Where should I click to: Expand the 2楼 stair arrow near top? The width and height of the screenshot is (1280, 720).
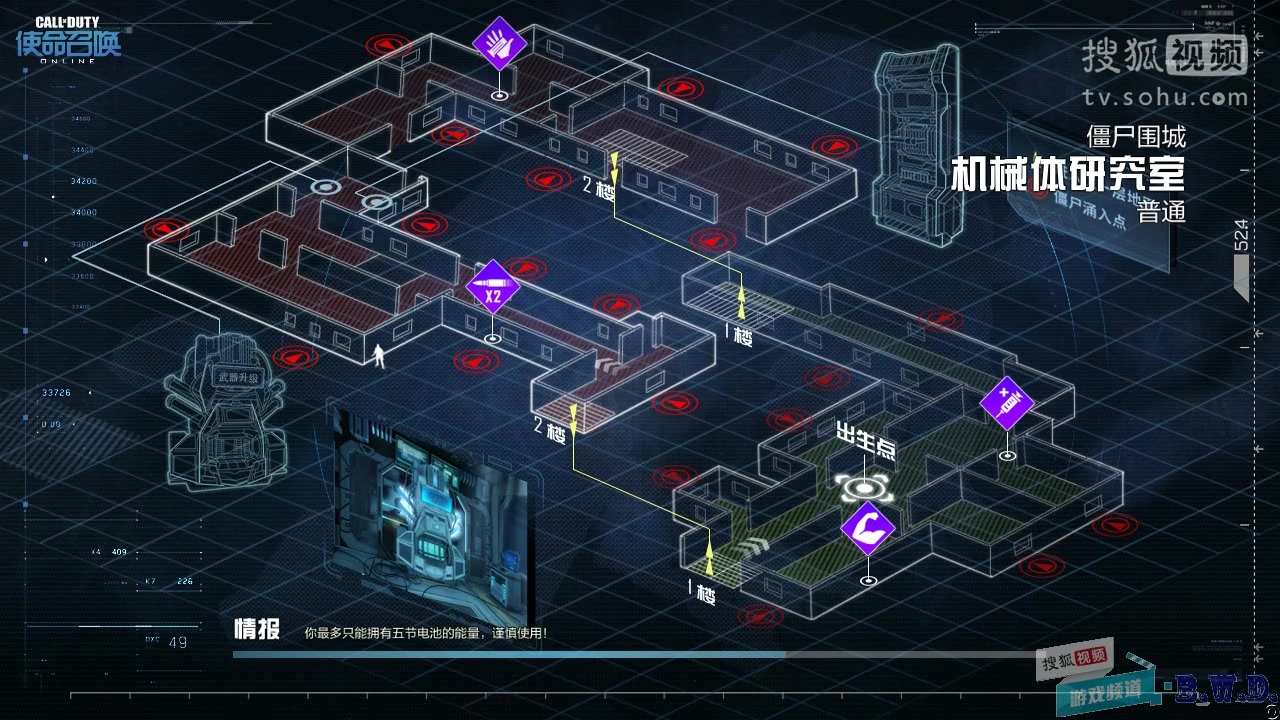tap(601, 185)
